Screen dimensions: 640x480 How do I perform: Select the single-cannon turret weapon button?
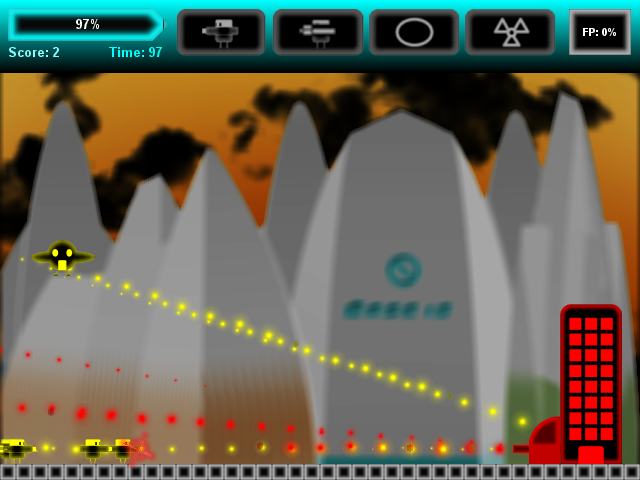pyautogui.click(x=221, y=32)
